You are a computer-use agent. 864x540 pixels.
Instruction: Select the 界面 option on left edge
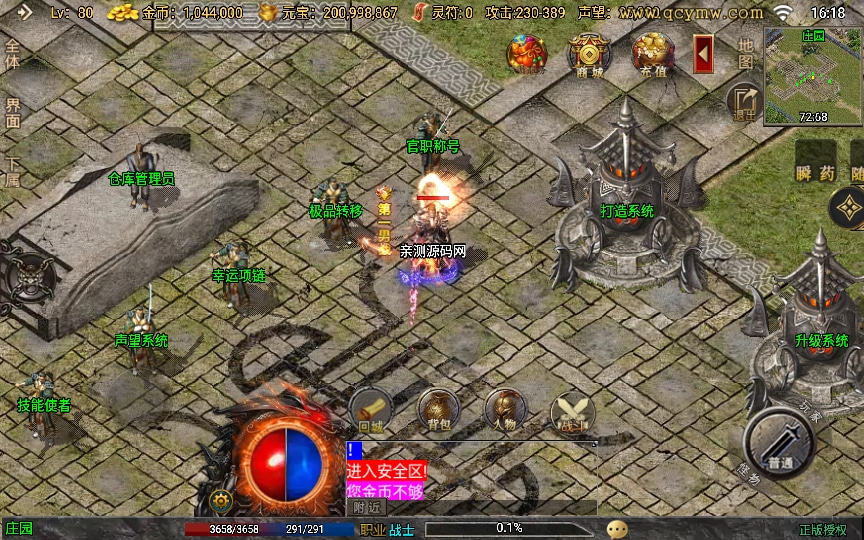[13, 112]
